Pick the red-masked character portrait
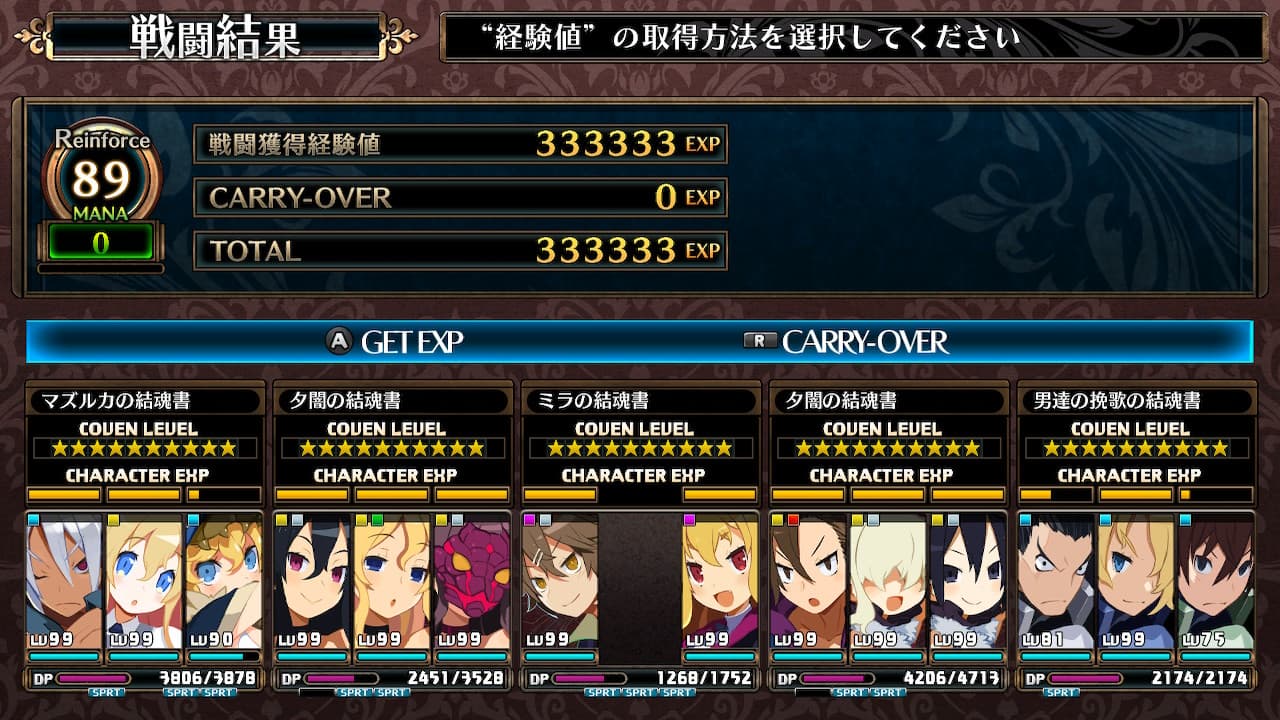 [472, 581]
